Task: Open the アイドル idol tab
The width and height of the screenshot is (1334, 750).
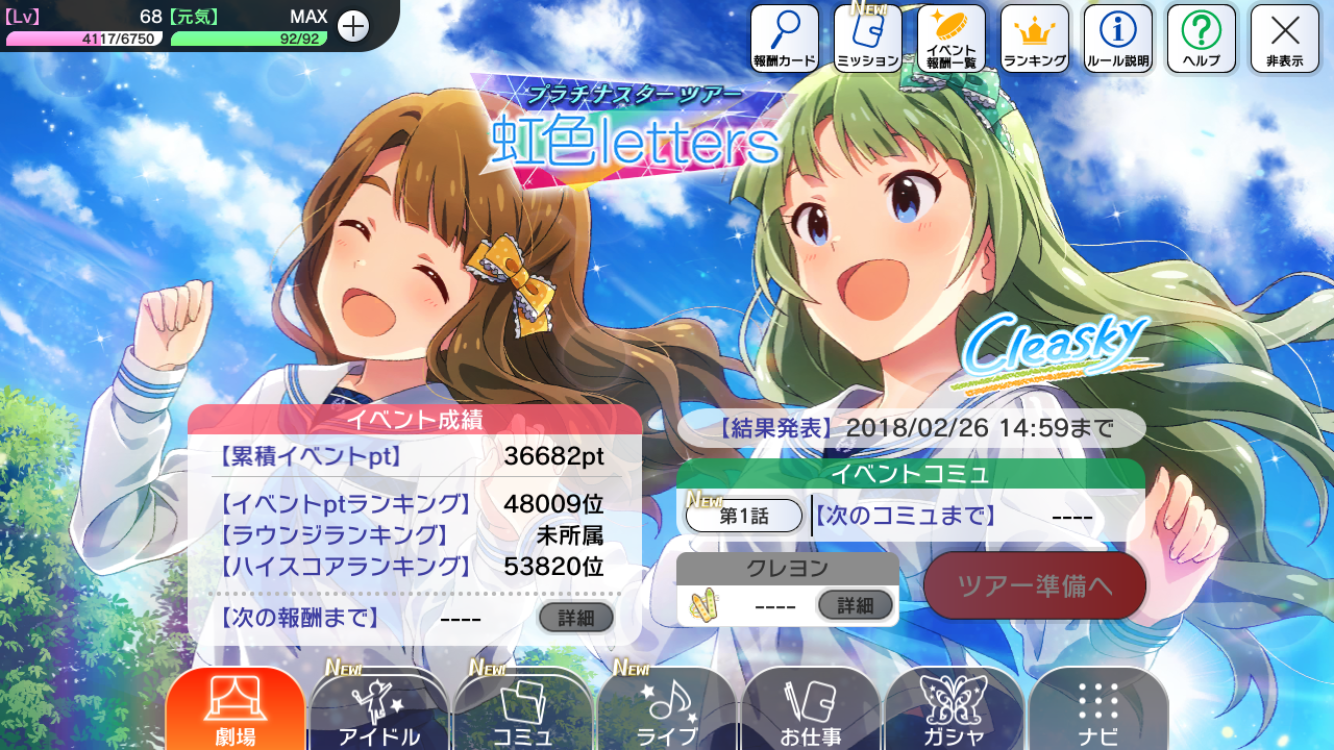Action: 379,710
